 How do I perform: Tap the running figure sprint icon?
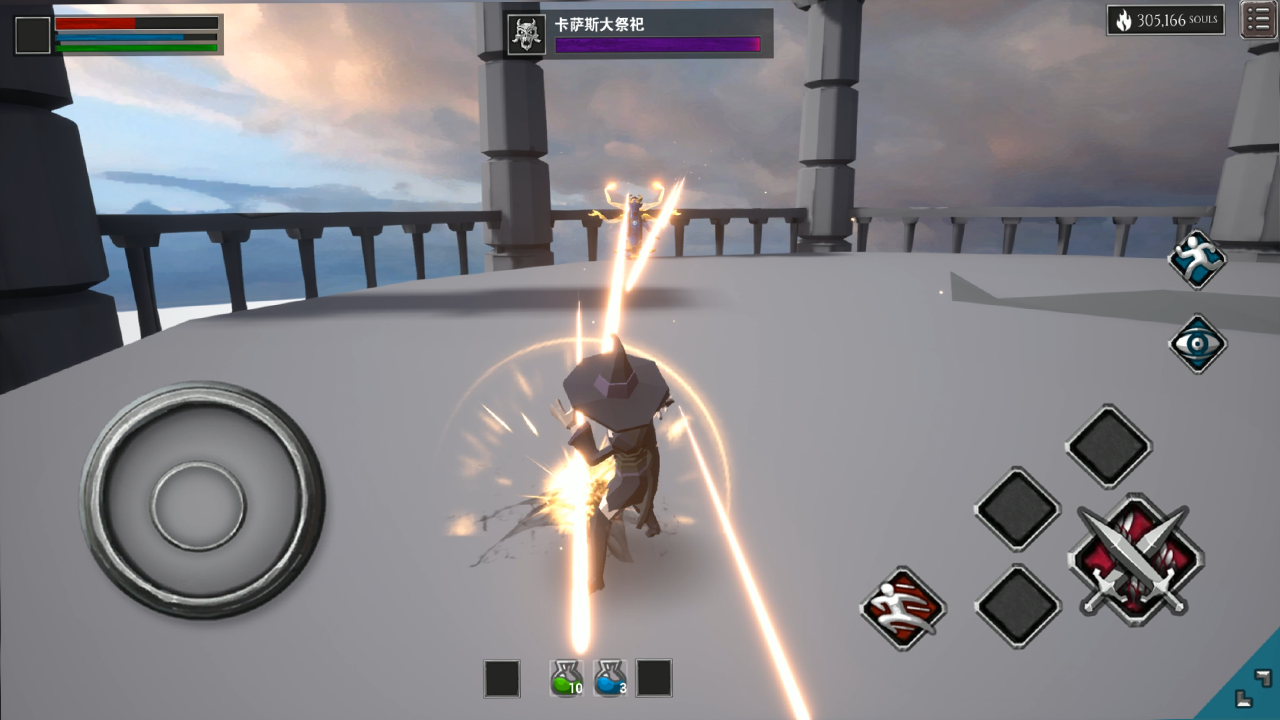1197,259
